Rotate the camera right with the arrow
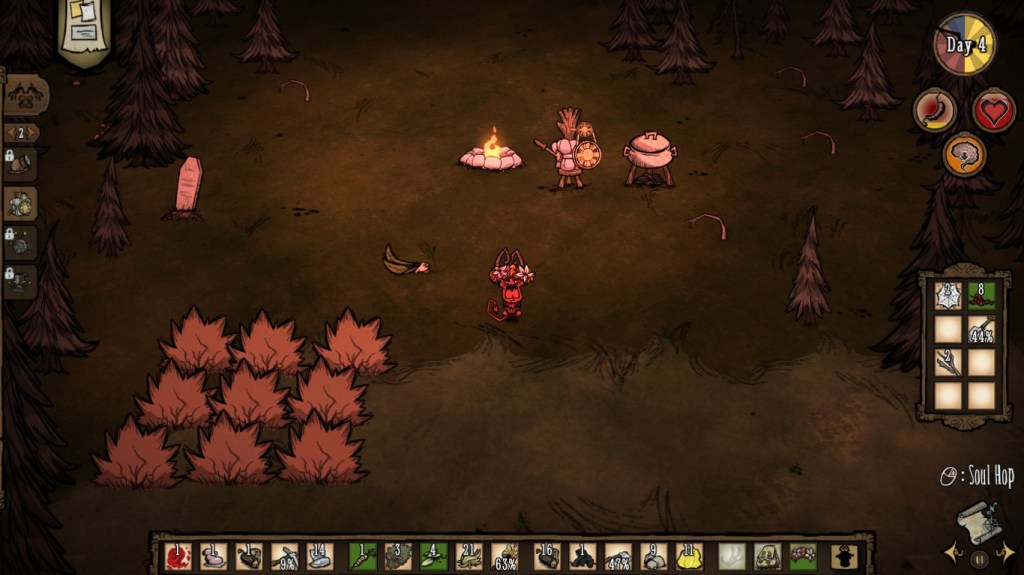This screenshot has height=575, width=1024. point(1008,551)
